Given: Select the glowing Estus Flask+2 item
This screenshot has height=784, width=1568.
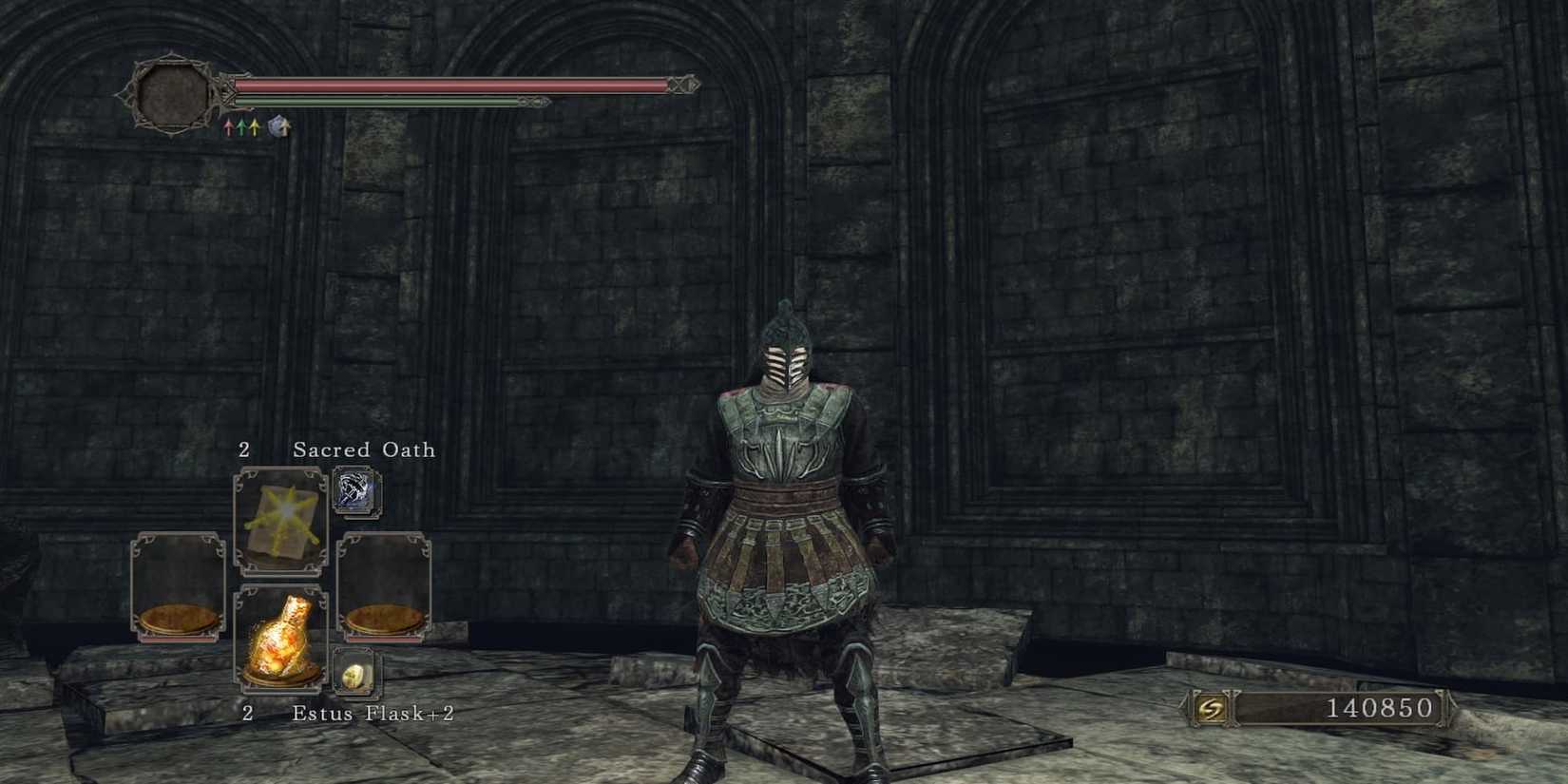Looking at the screenshot, I should (283, 641).
